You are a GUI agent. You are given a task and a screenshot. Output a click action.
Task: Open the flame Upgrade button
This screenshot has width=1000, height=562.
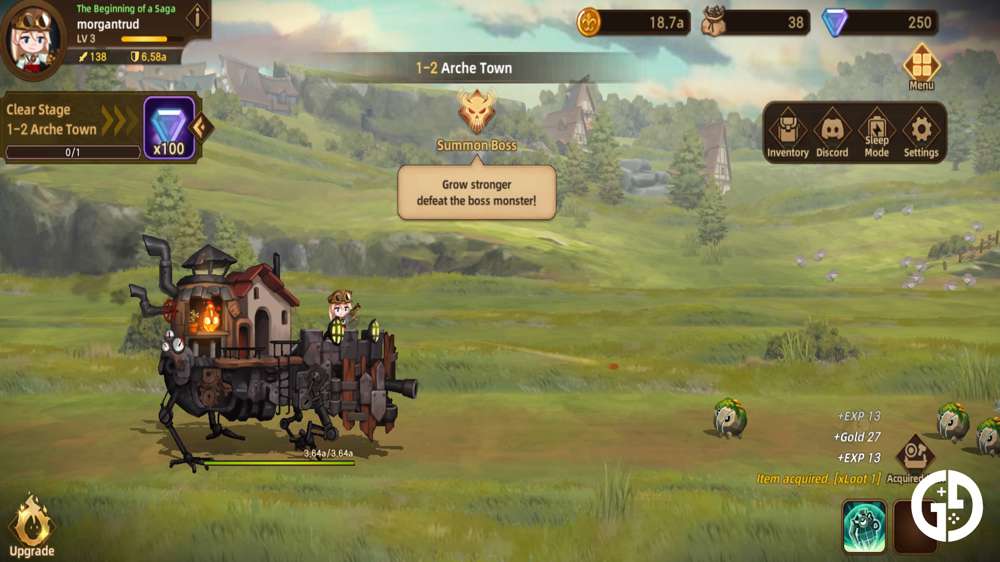click(32, 524)
